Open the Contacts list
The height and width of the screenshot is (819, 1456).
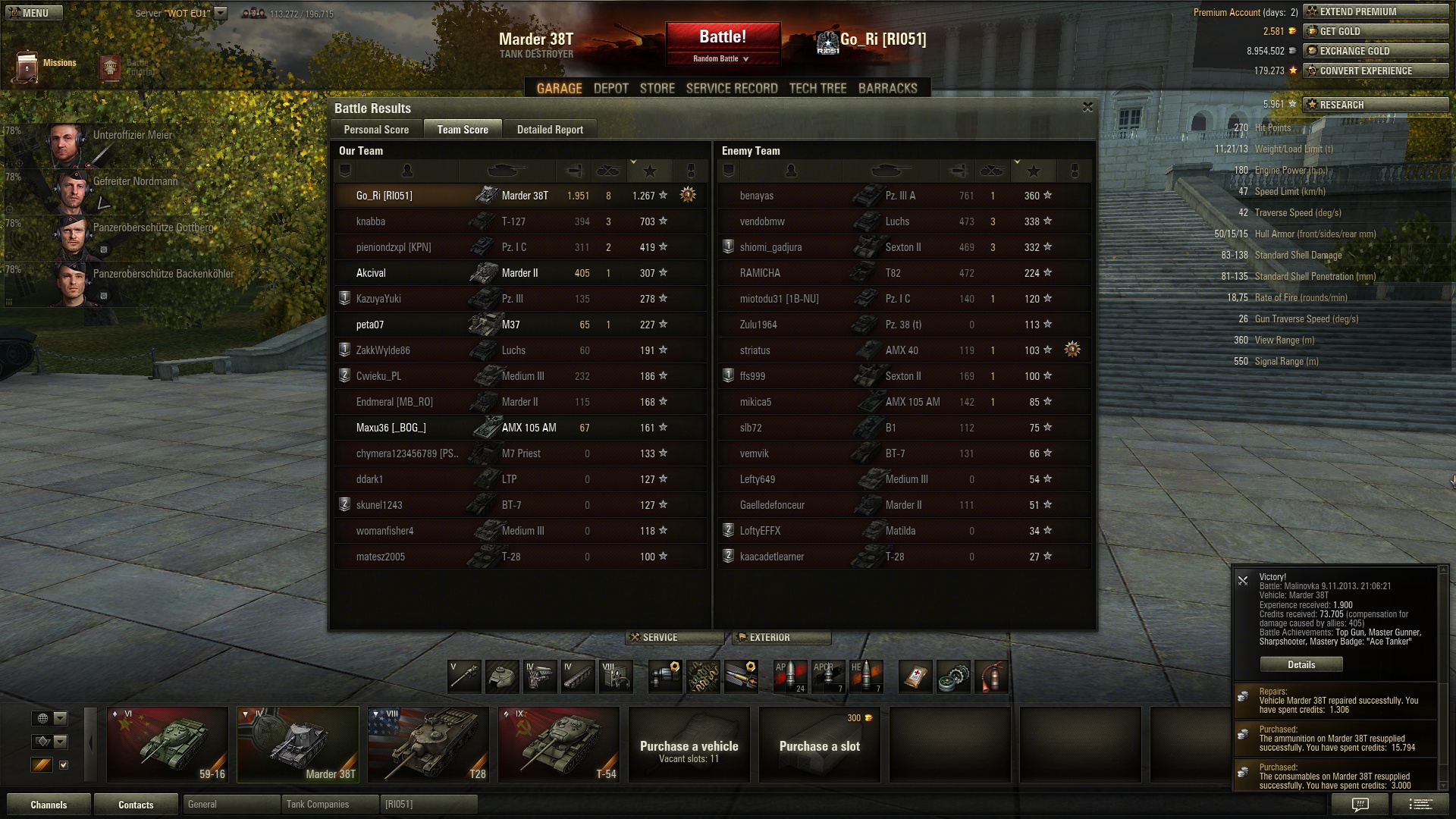[136, 805]
